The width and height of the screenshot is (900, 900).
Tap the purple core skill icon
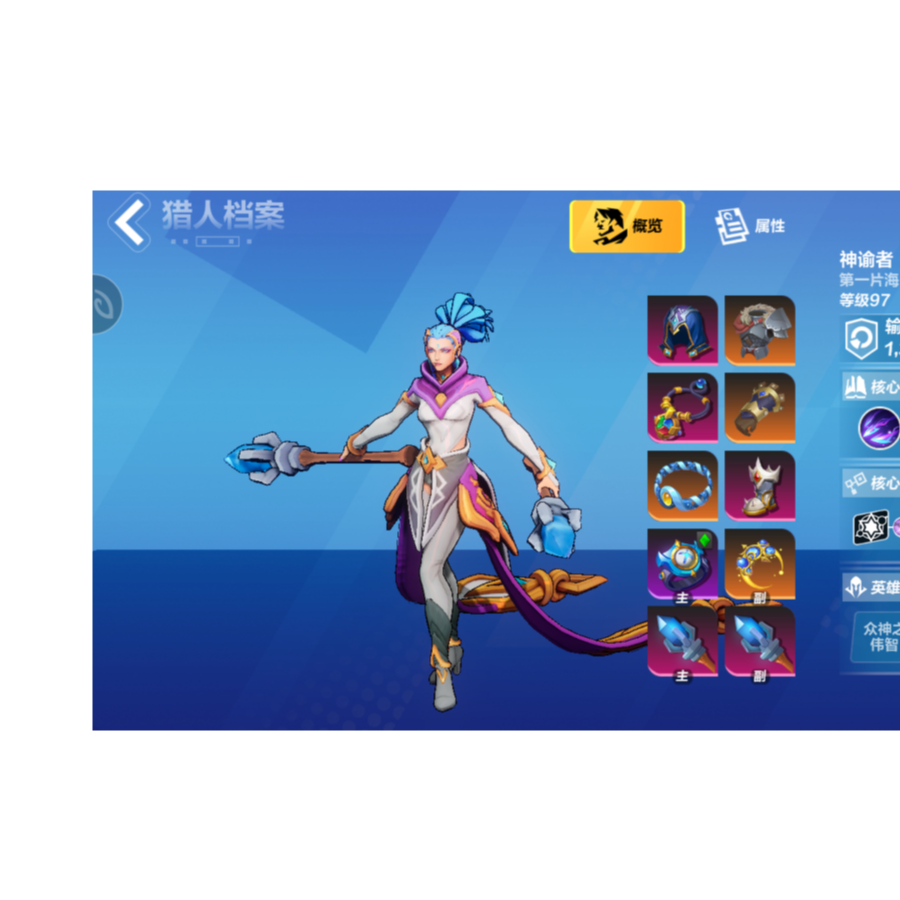[x=879, y=428]
